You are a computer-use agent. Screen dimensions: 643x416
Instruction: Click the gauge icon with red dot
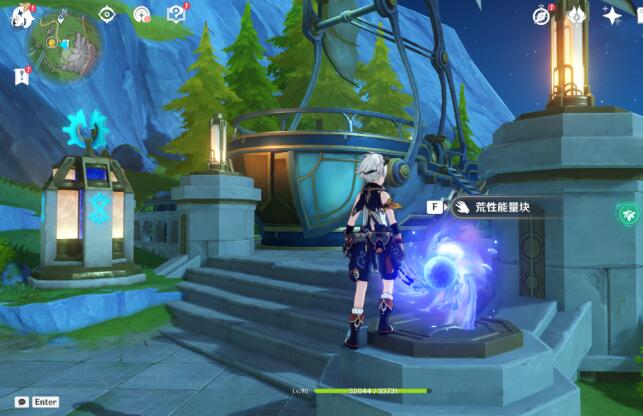pyautogui.click(x=142, y=15)
